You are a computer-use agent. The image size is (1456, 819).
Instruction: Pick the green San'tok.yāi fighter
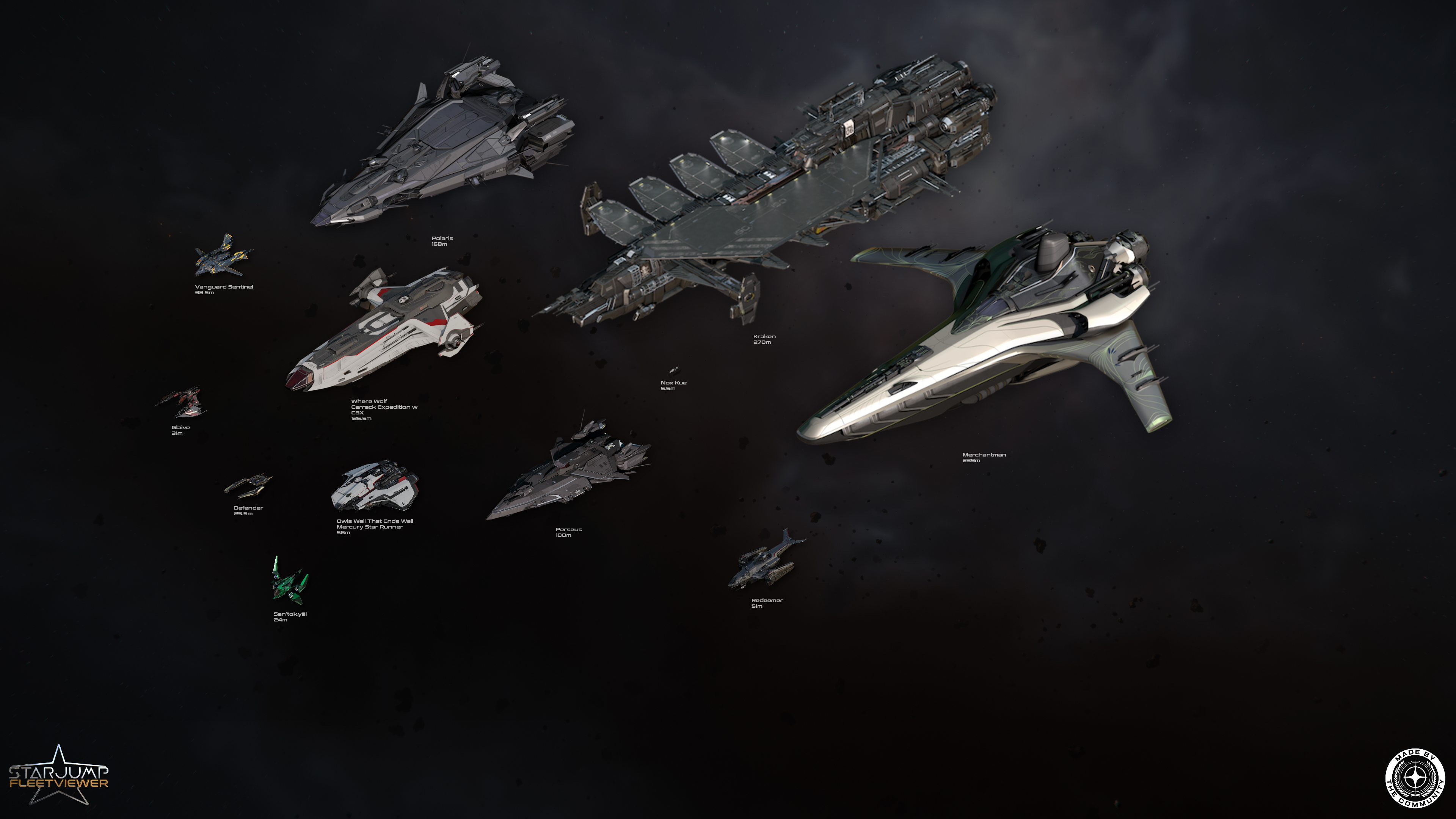click(289, 582)
